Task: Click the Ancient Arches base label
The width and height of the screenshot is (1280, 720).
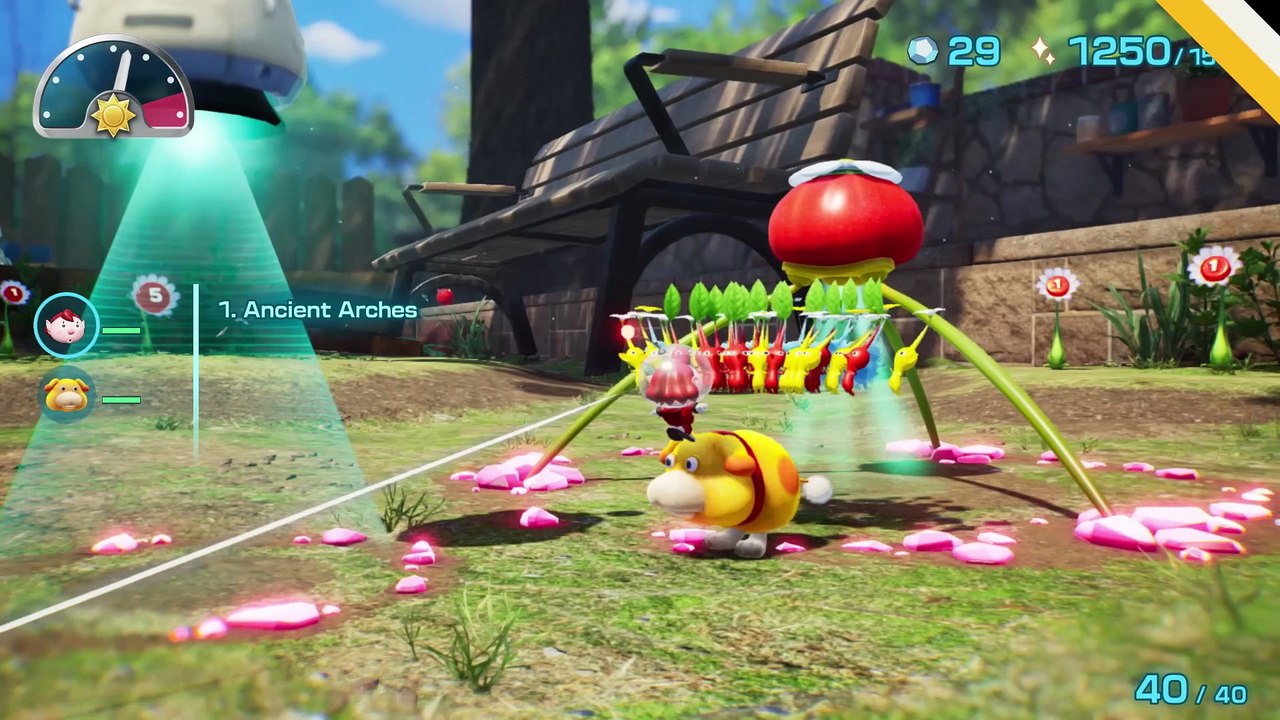Action: point(318,310)
